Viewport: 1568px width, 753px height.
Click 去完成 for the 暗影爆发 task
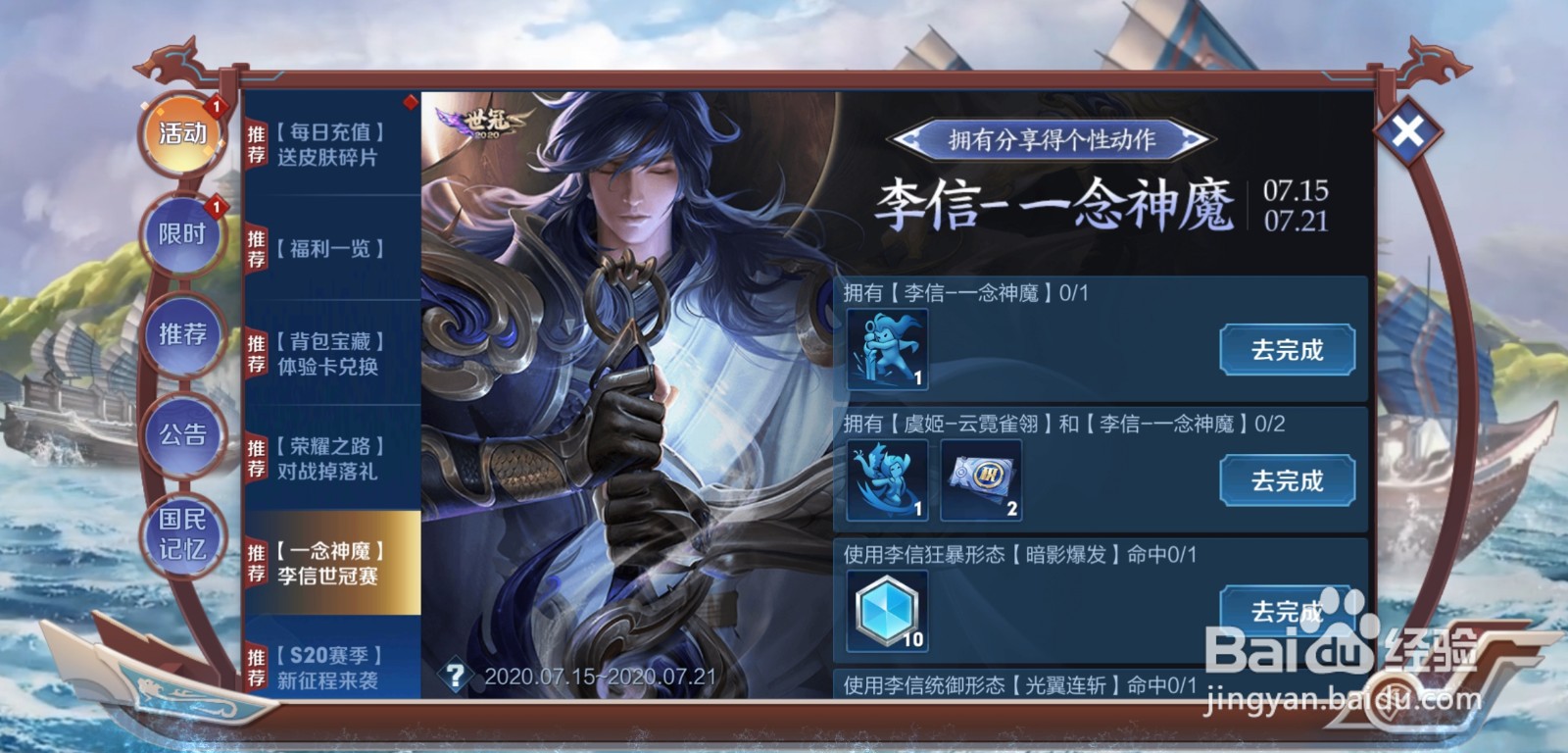[1287, 611]
